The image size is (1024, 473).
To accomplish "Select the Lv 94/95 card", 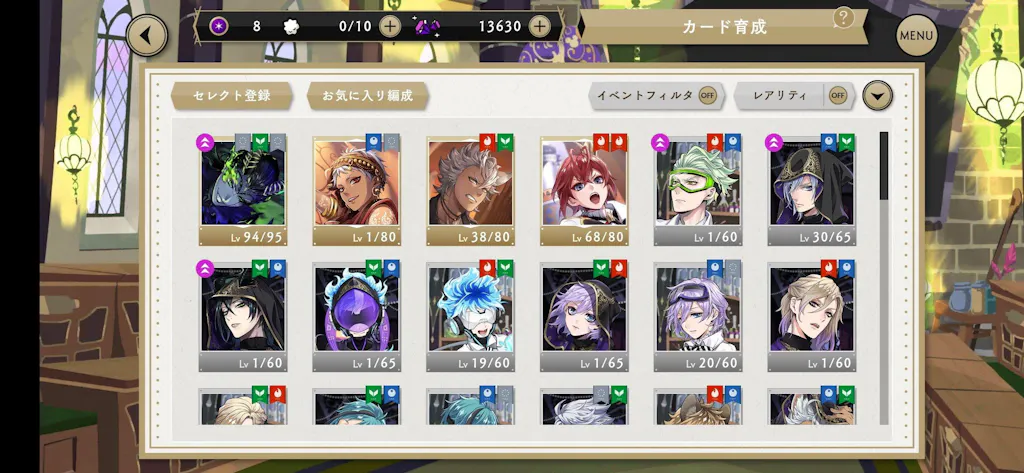I will 242,190.
